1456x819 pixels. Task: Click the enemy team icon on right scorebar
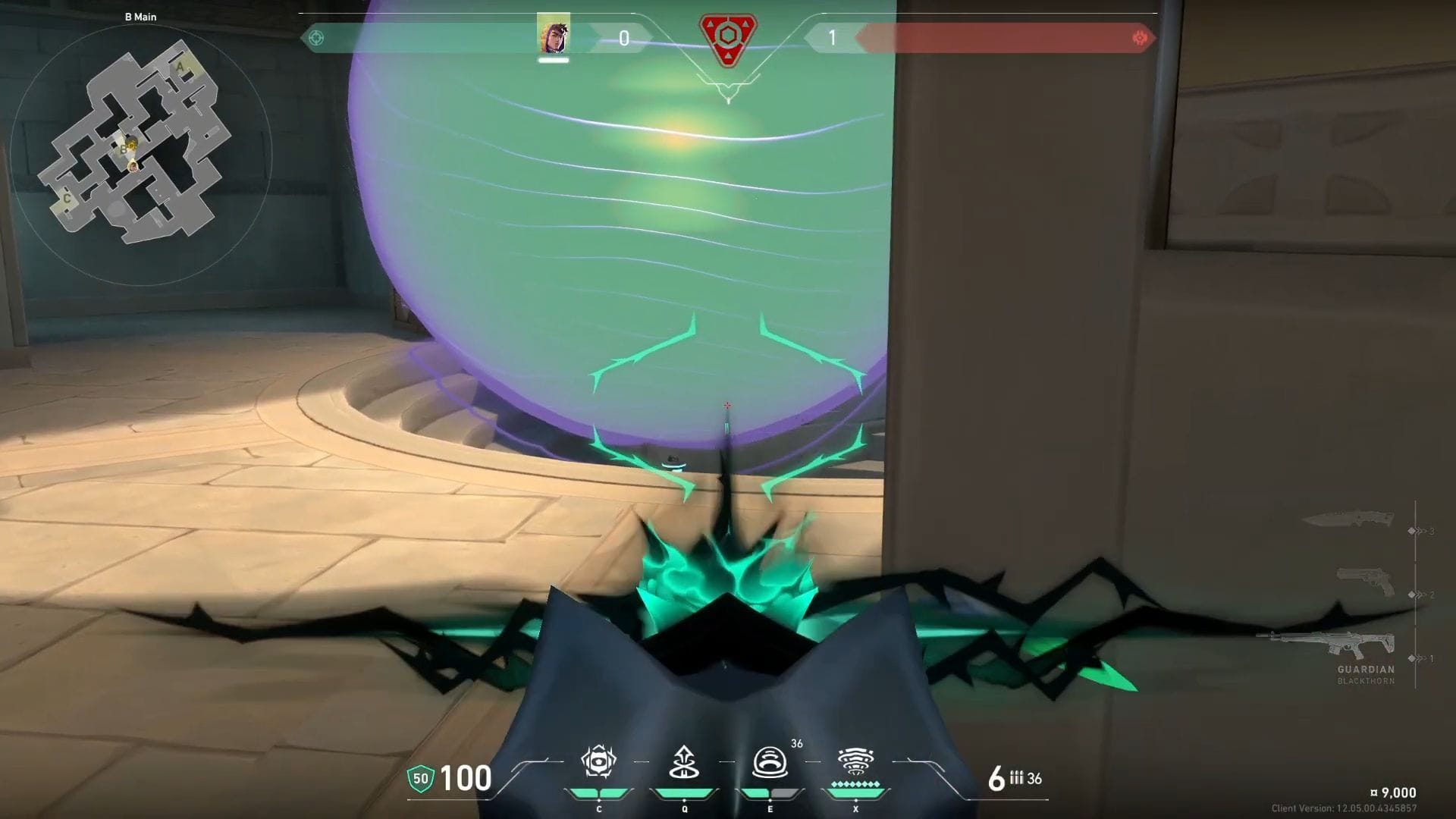(x=1139, y=38)
